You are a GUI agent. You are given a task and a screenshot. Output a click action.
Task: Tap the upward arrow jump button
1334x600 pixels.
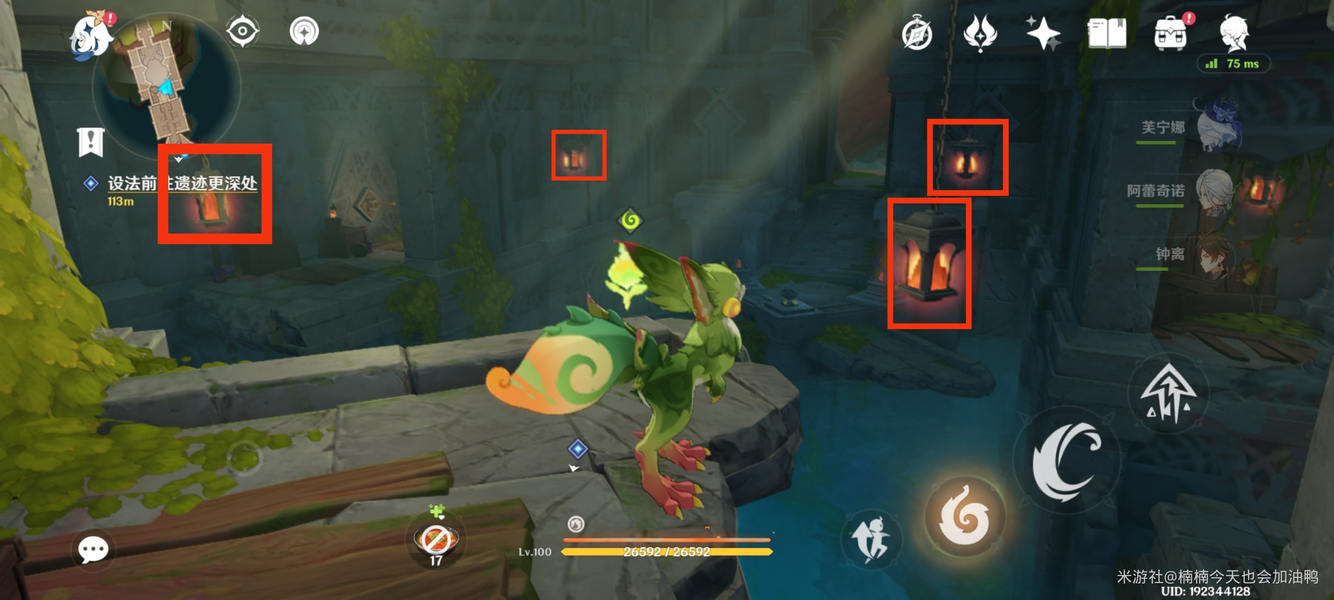tap(1167, 394)
